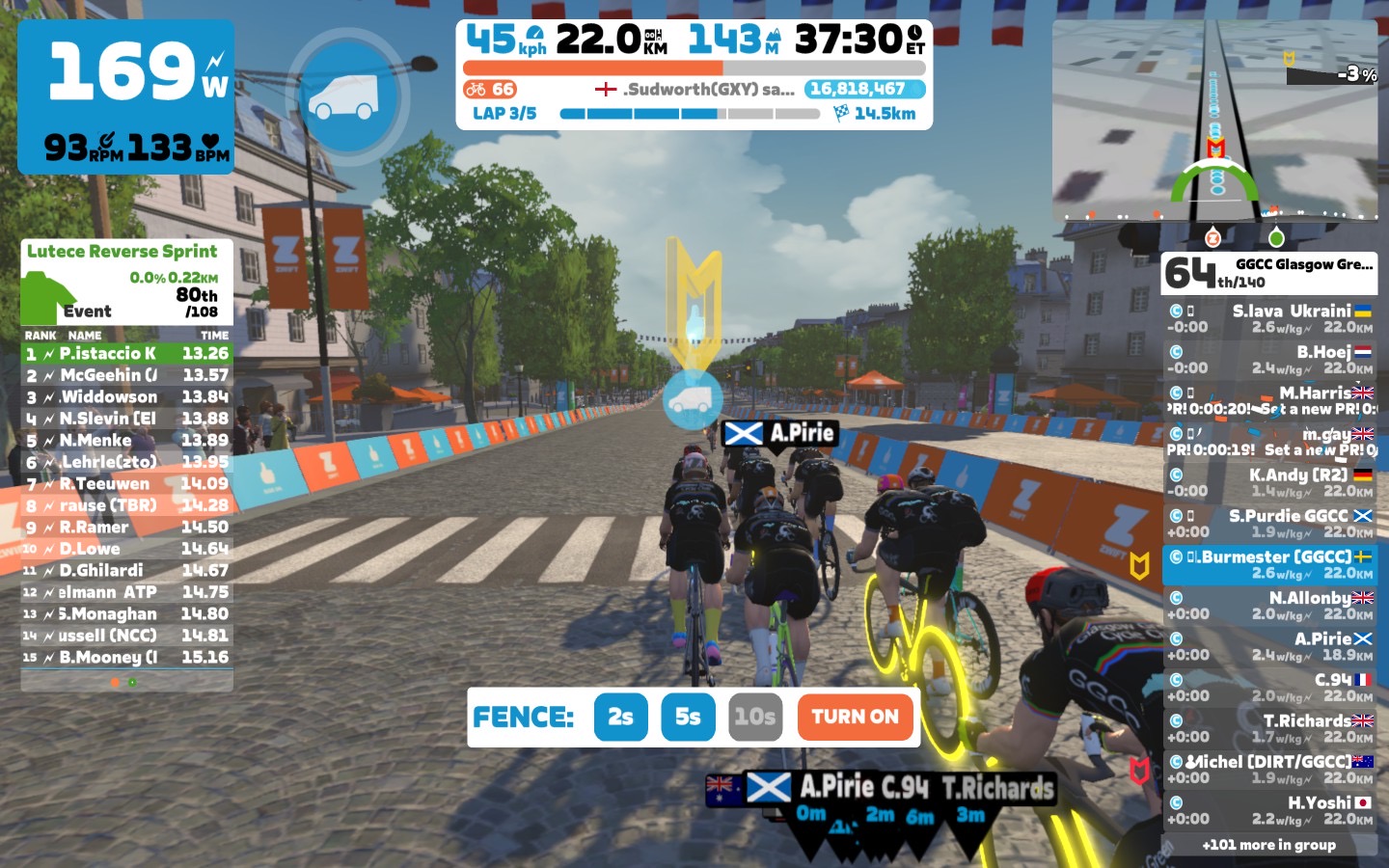Choose S.Purdie GGCC rider row
This screenshot has width=1389, height=868.
(1269, 524)
